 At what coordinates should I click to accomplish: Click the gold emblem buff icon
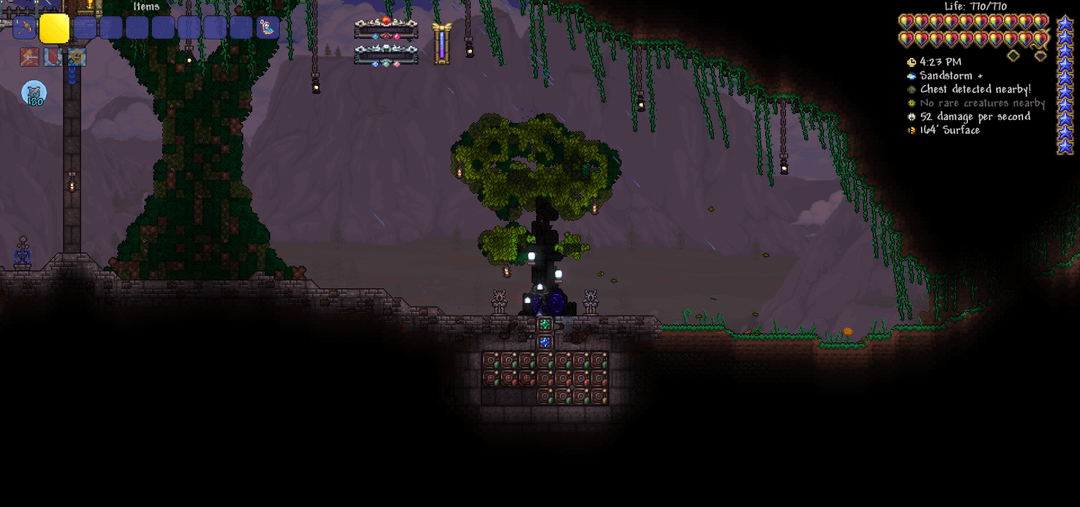click(x=76, y=57)
